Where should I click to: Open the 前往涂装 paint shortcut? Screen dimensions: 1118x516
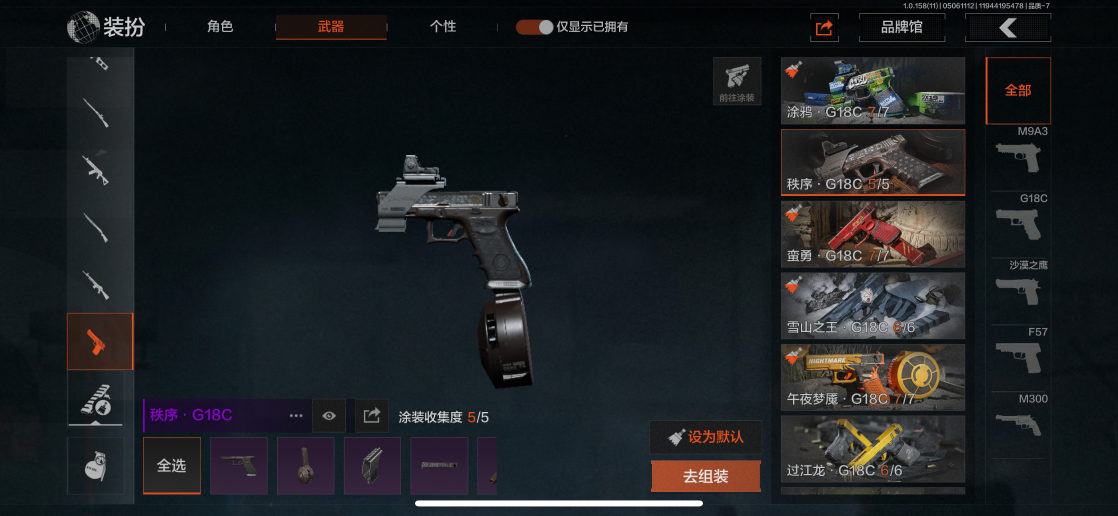click(737, 82)
